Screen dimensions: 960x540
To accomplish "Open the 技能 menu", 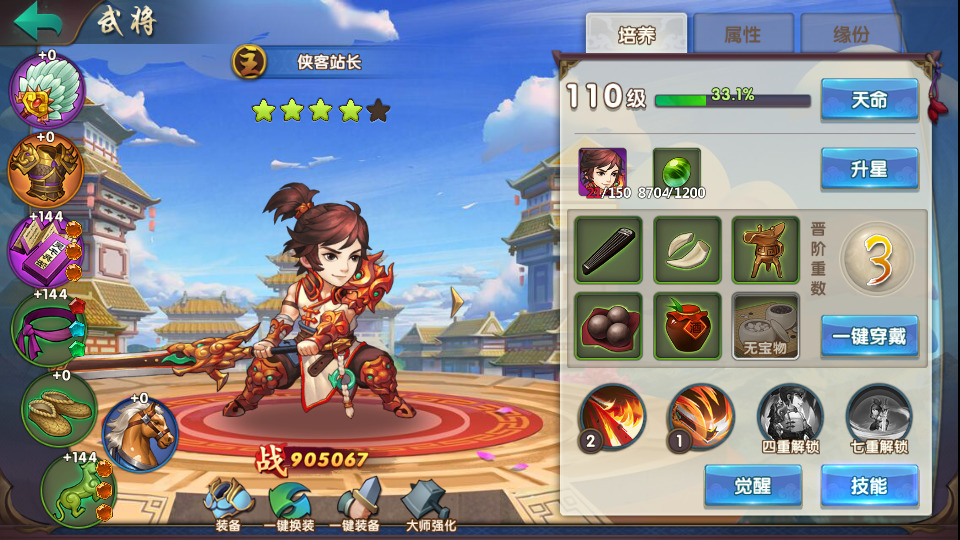I will click(869, 486).
